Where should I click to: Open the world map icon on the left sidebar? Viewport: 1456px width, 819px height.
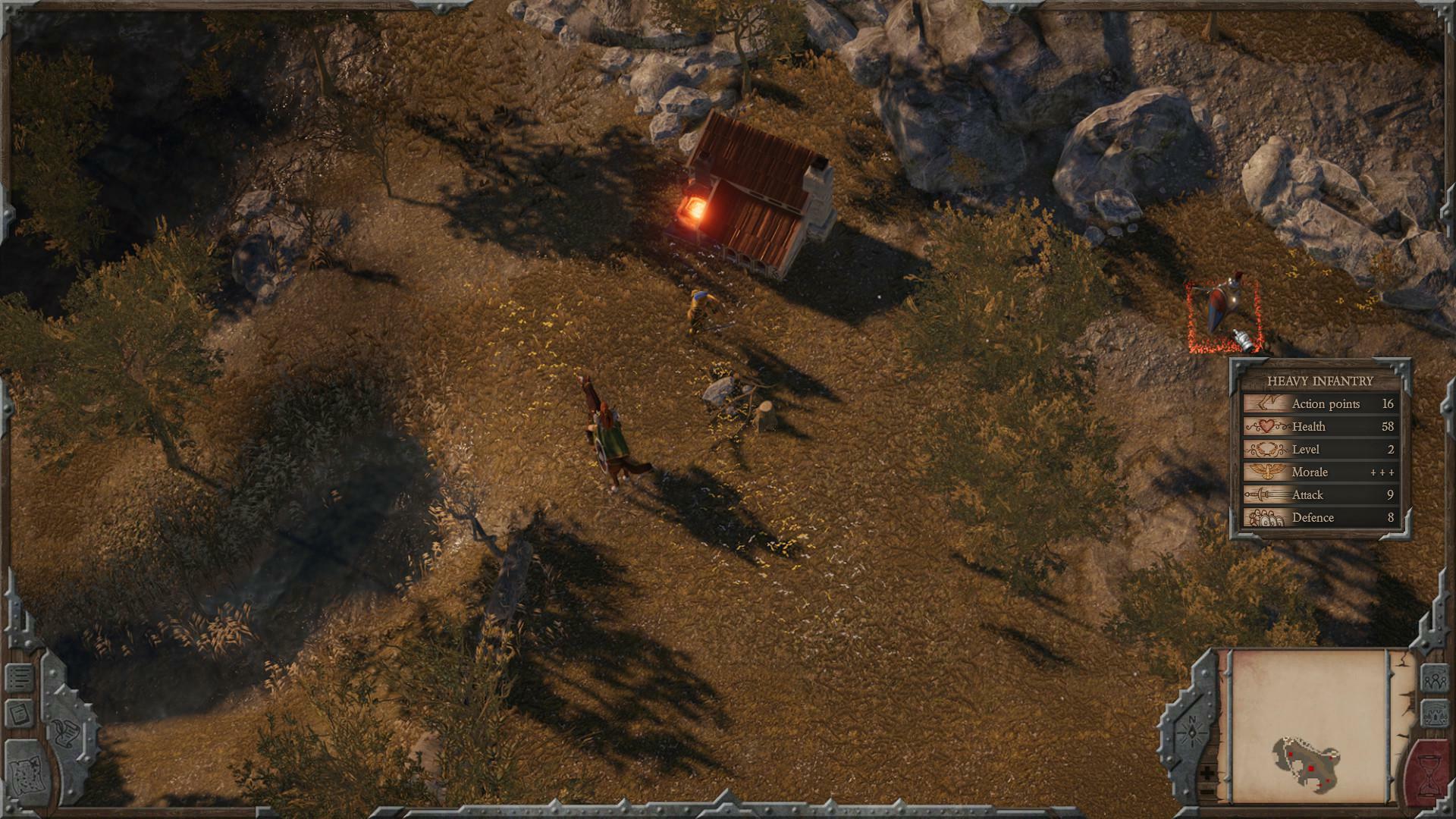[x=27, y=774]
